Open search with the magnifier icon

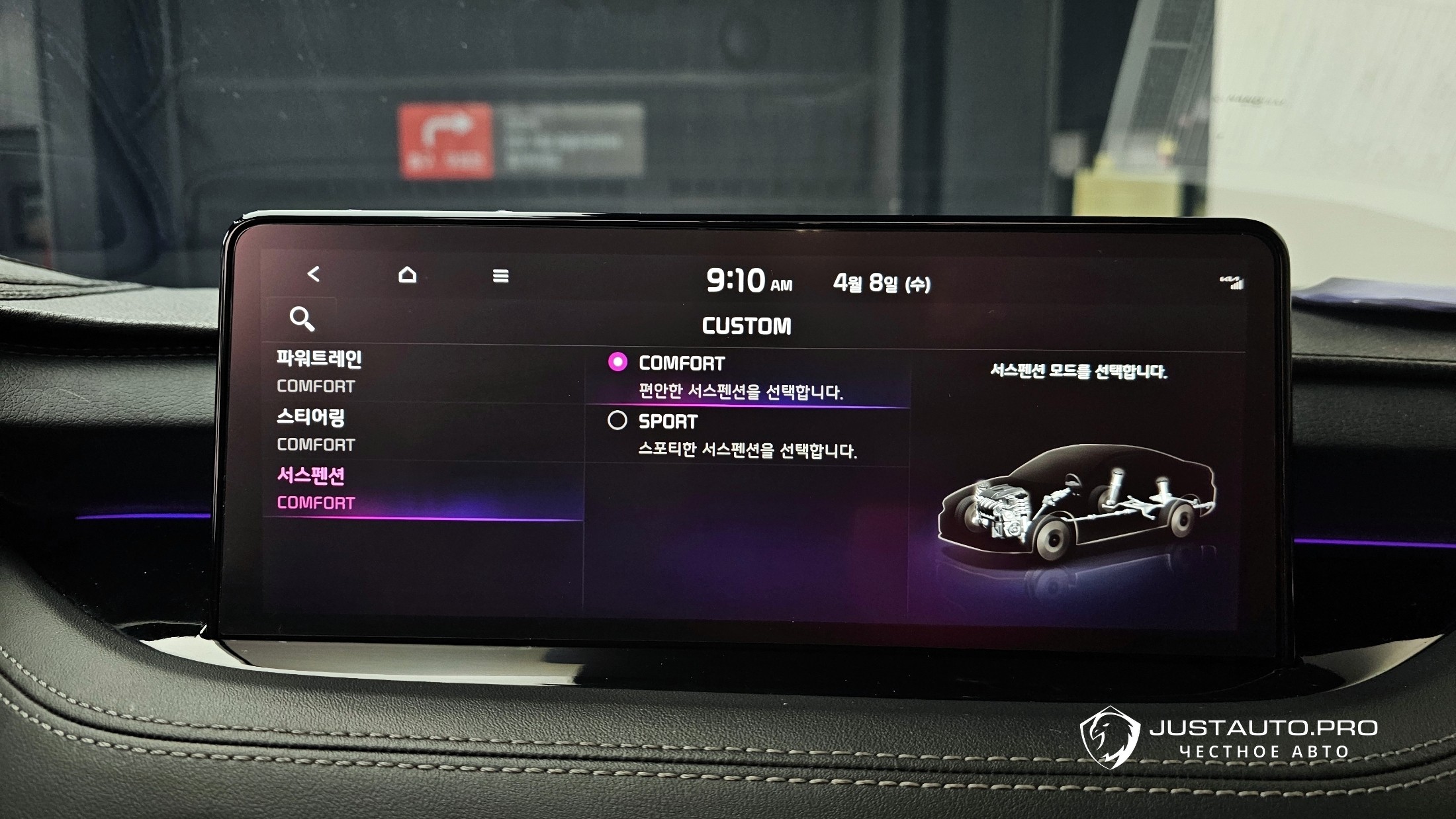pyautogui.click(x=302, y=319)
